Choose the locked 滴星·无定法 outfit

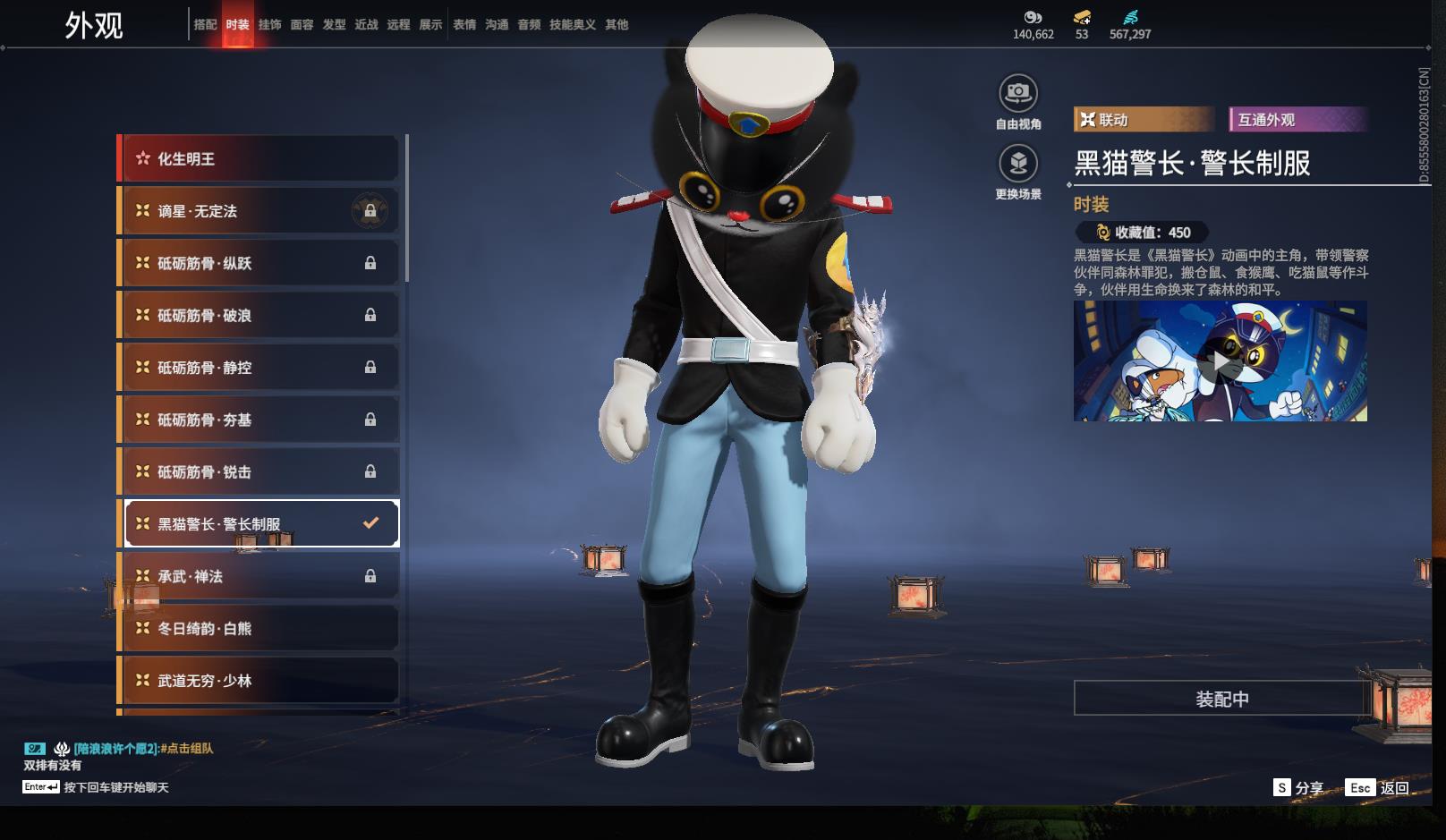(259, 211)
